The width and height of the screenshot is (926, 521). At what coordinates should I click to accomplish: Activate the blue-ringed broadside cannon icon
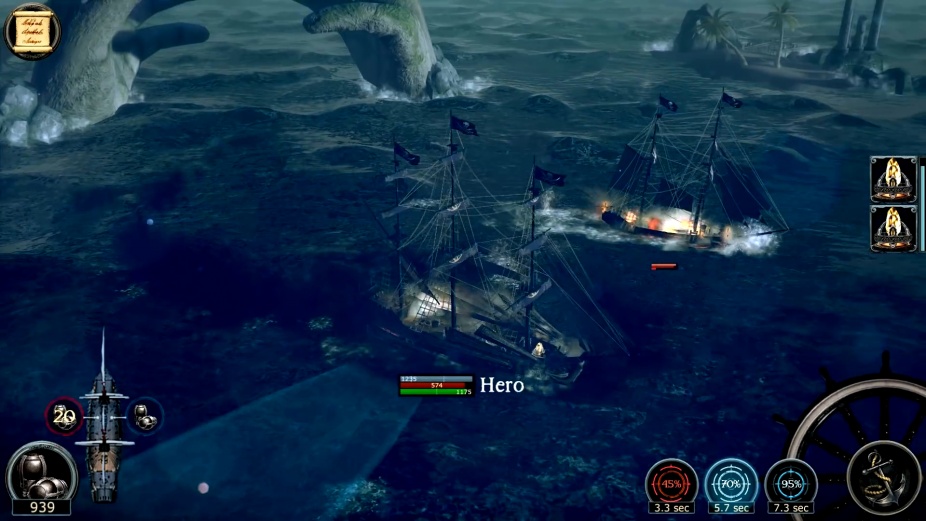[145, 417]
